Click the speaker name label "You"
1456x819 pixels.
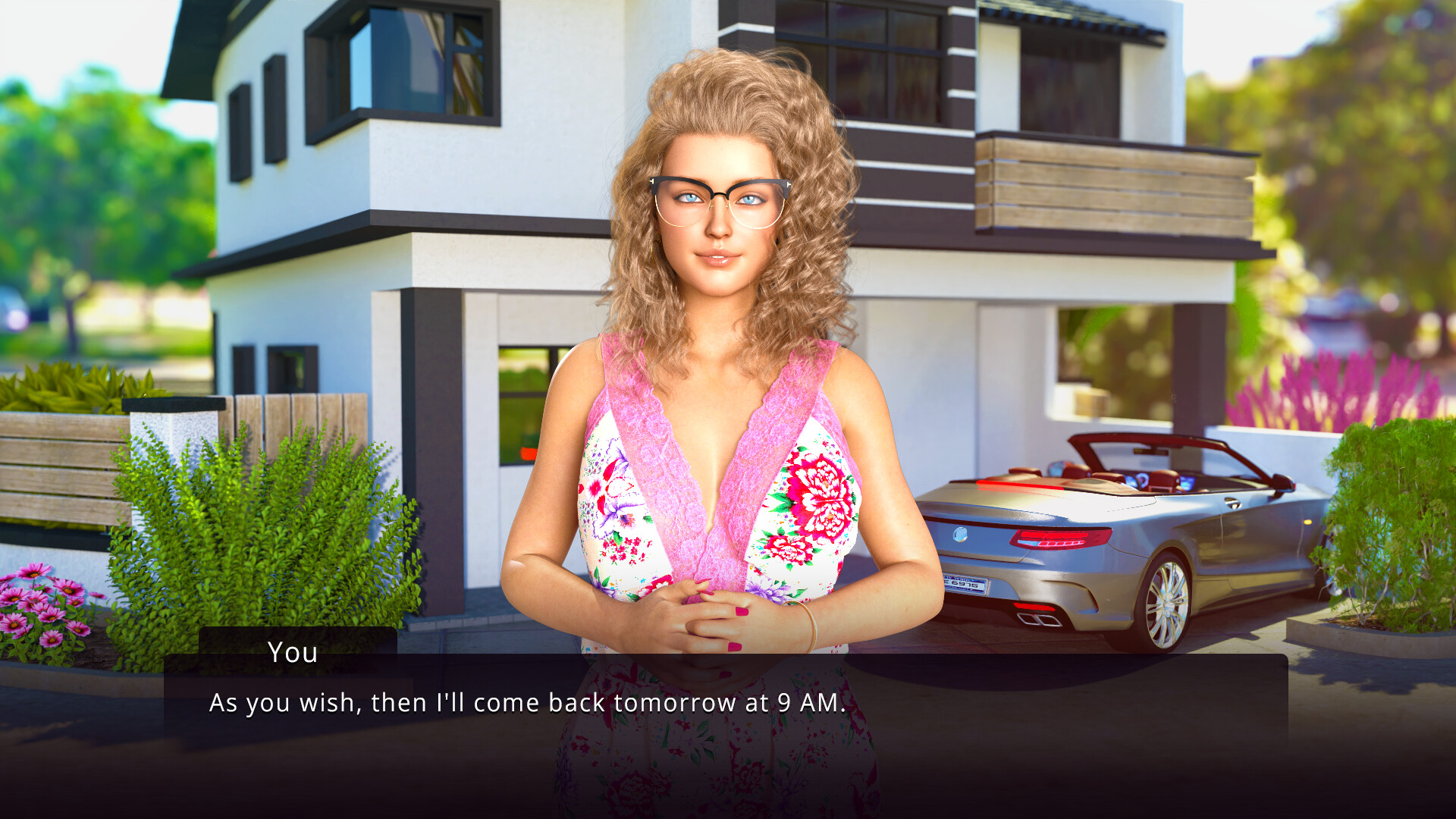coord(292,652)
